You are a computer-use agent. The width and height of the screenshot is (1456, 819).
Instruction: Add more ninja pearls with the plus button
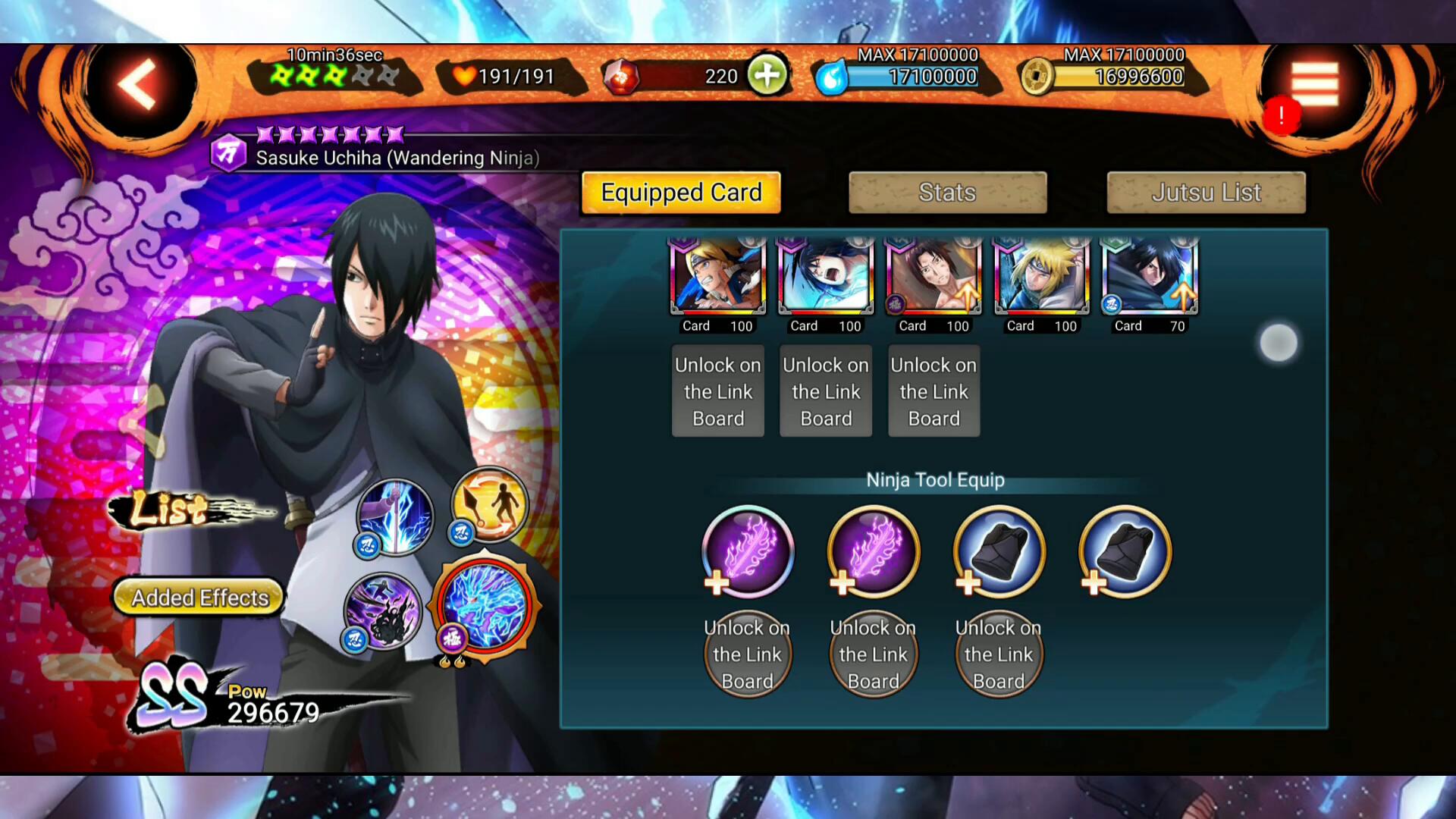(767, 76)
